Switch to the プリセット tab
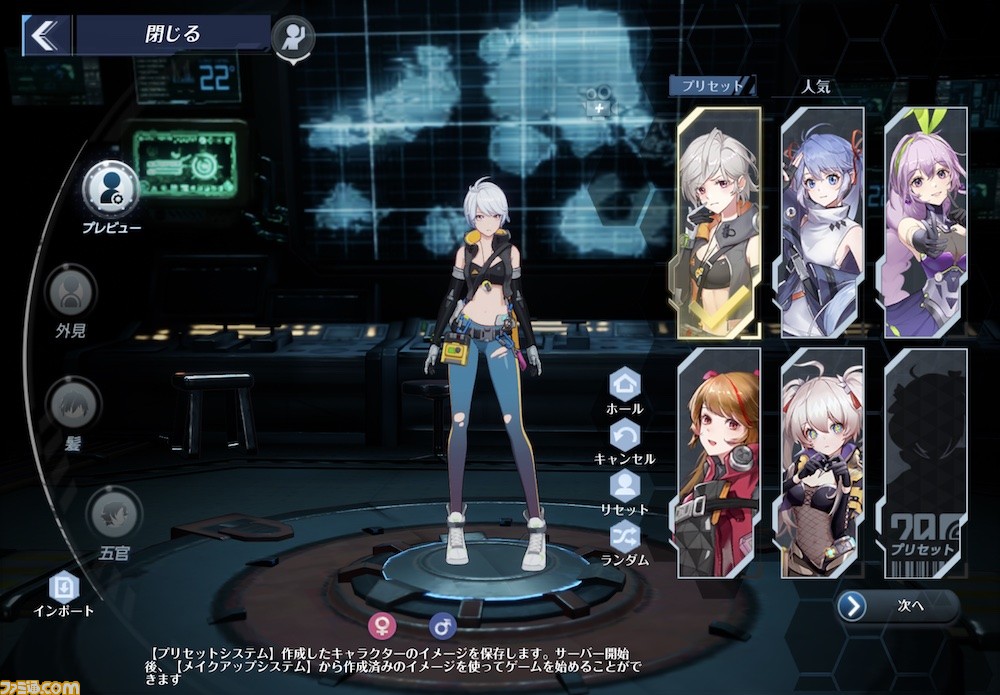Screen dimensions: 1000x695 pyautogui.click(x=711, y=86)
